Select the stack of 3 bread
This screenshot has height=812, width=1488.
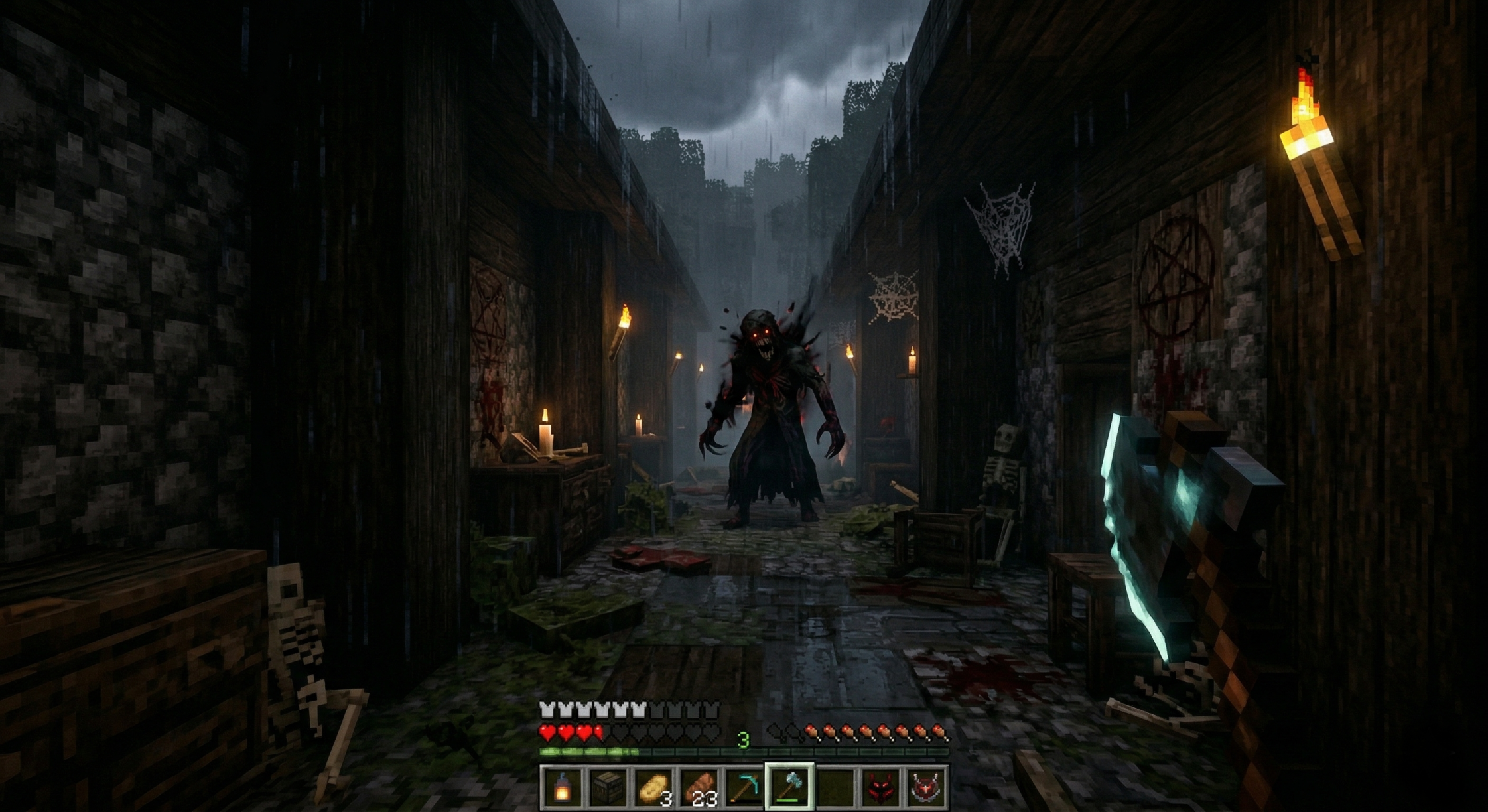pyautogui.click(x=653, y=785)
